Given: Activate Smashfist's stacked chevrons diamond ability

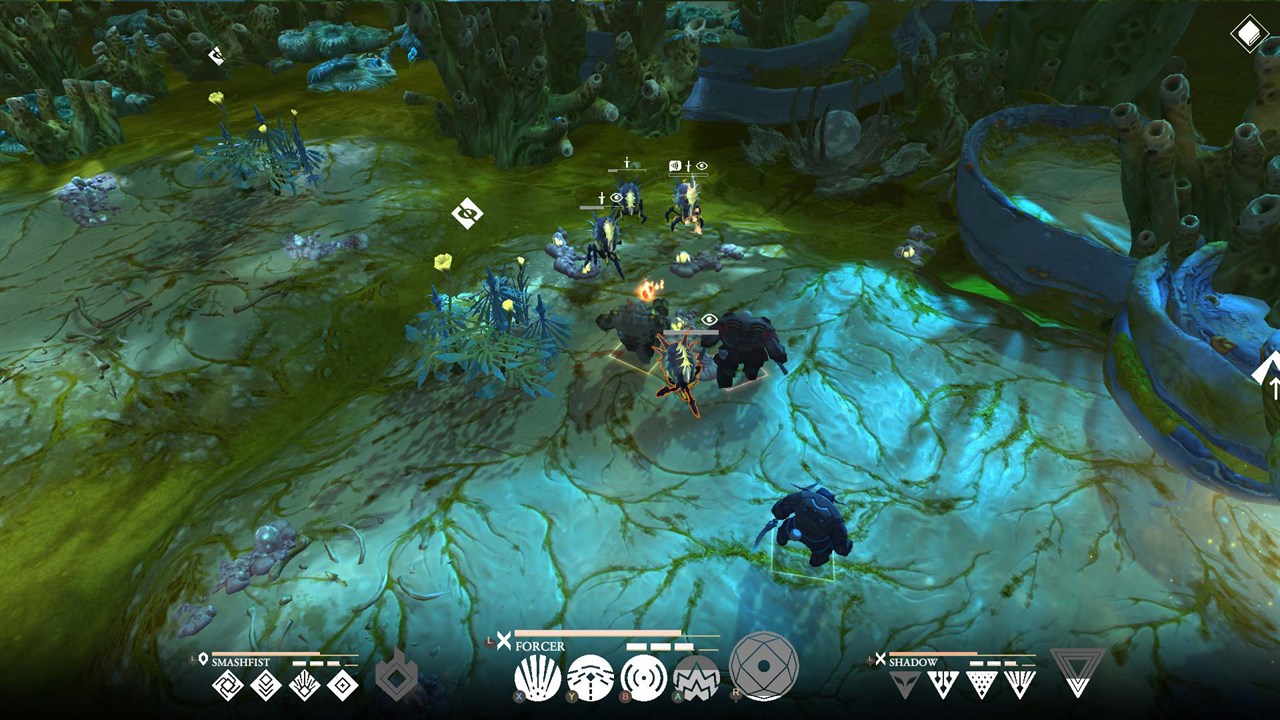Looking at the screenshot, I should click(266, 685).
